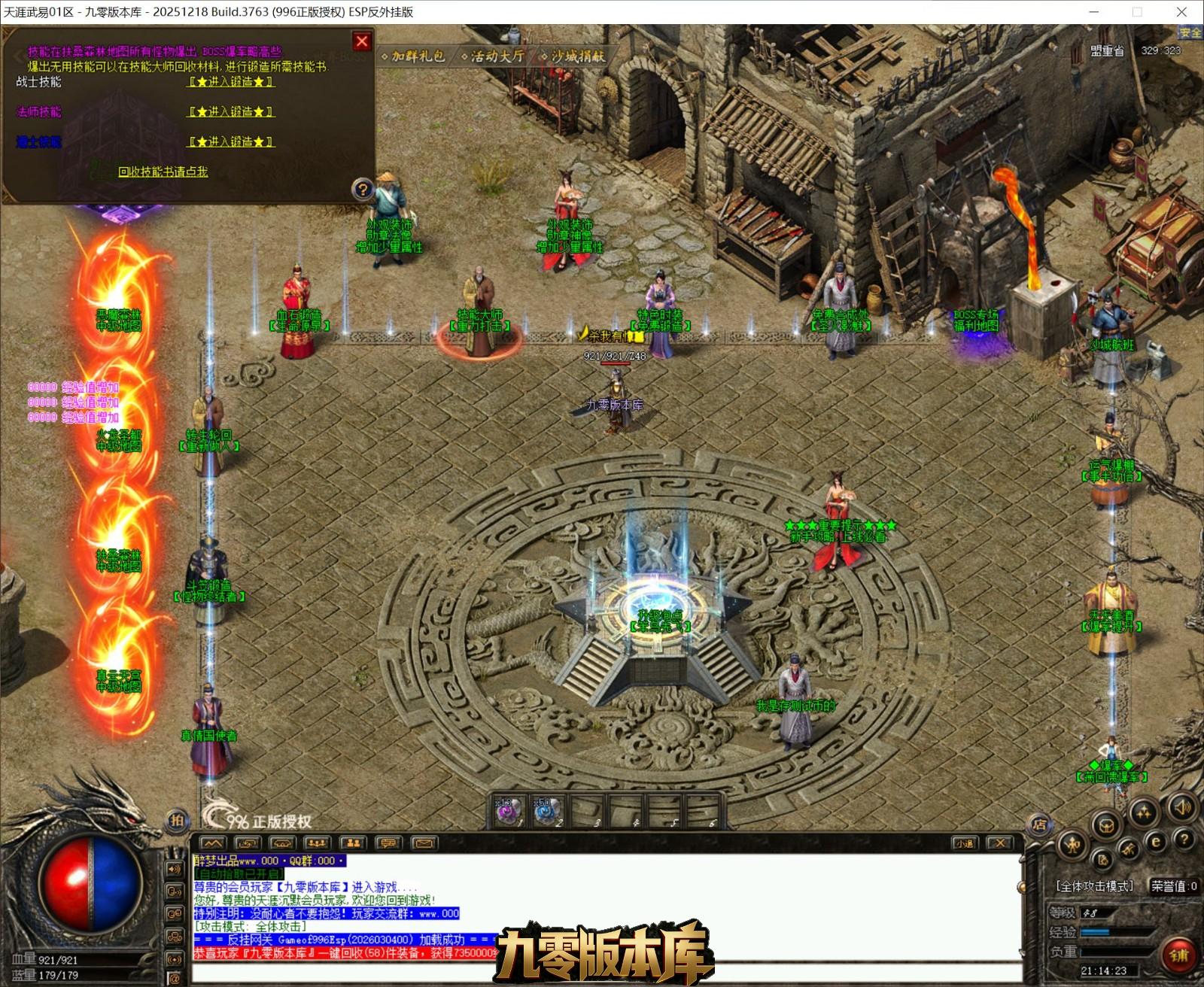Image resolution: width=1204 pixels, height=987 pixels.
Task: Open the character equipment icon
Action: coord(1072,845)
